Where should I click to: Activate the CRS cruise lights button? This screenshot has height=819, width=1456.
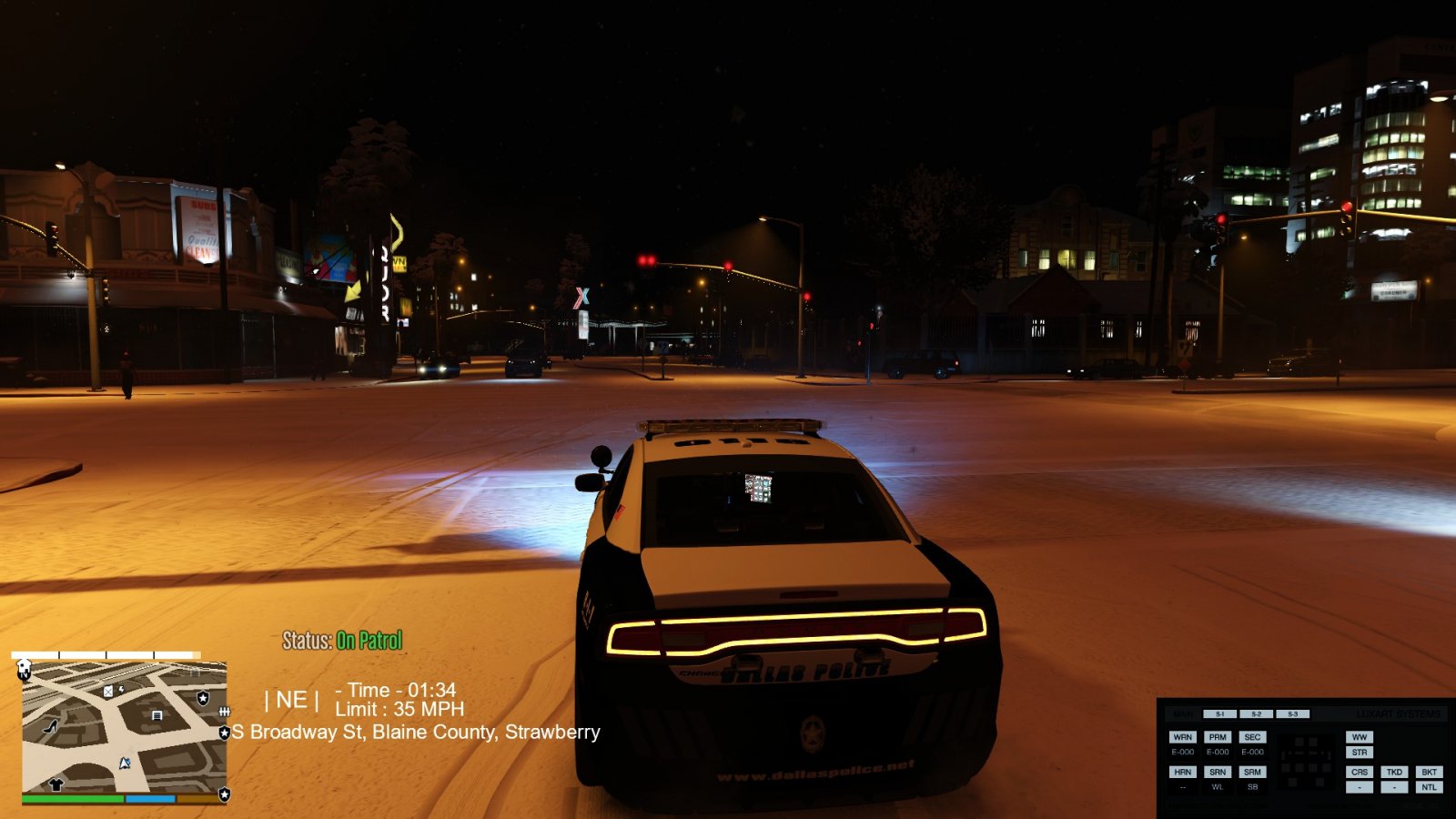[1360, 772]
